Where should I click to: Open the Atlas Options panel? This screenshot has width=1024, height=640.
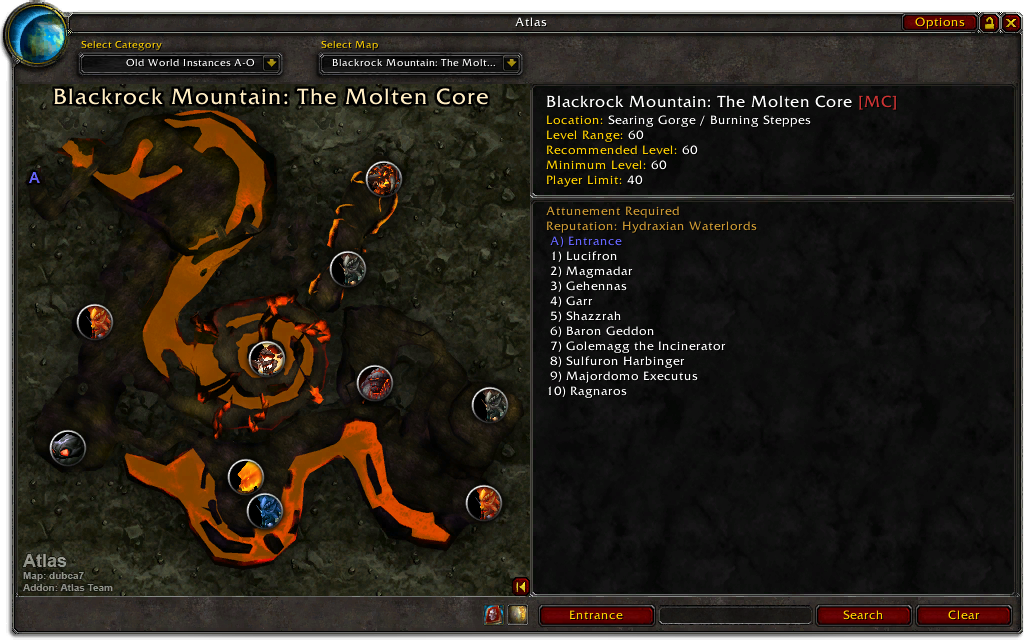[939, 22]
